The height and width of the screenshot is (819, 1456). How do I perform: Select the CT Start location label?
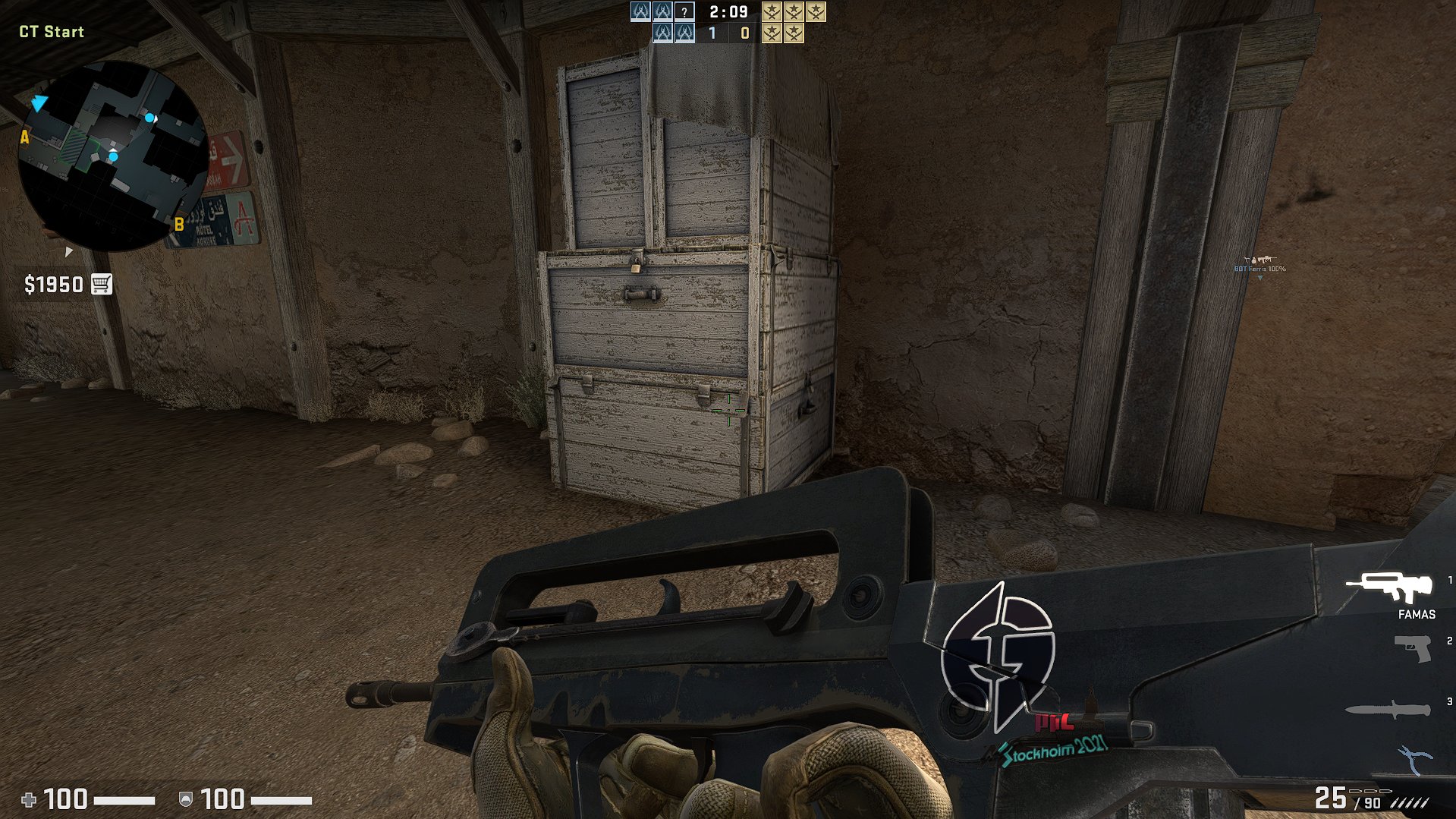pos(50,32)
